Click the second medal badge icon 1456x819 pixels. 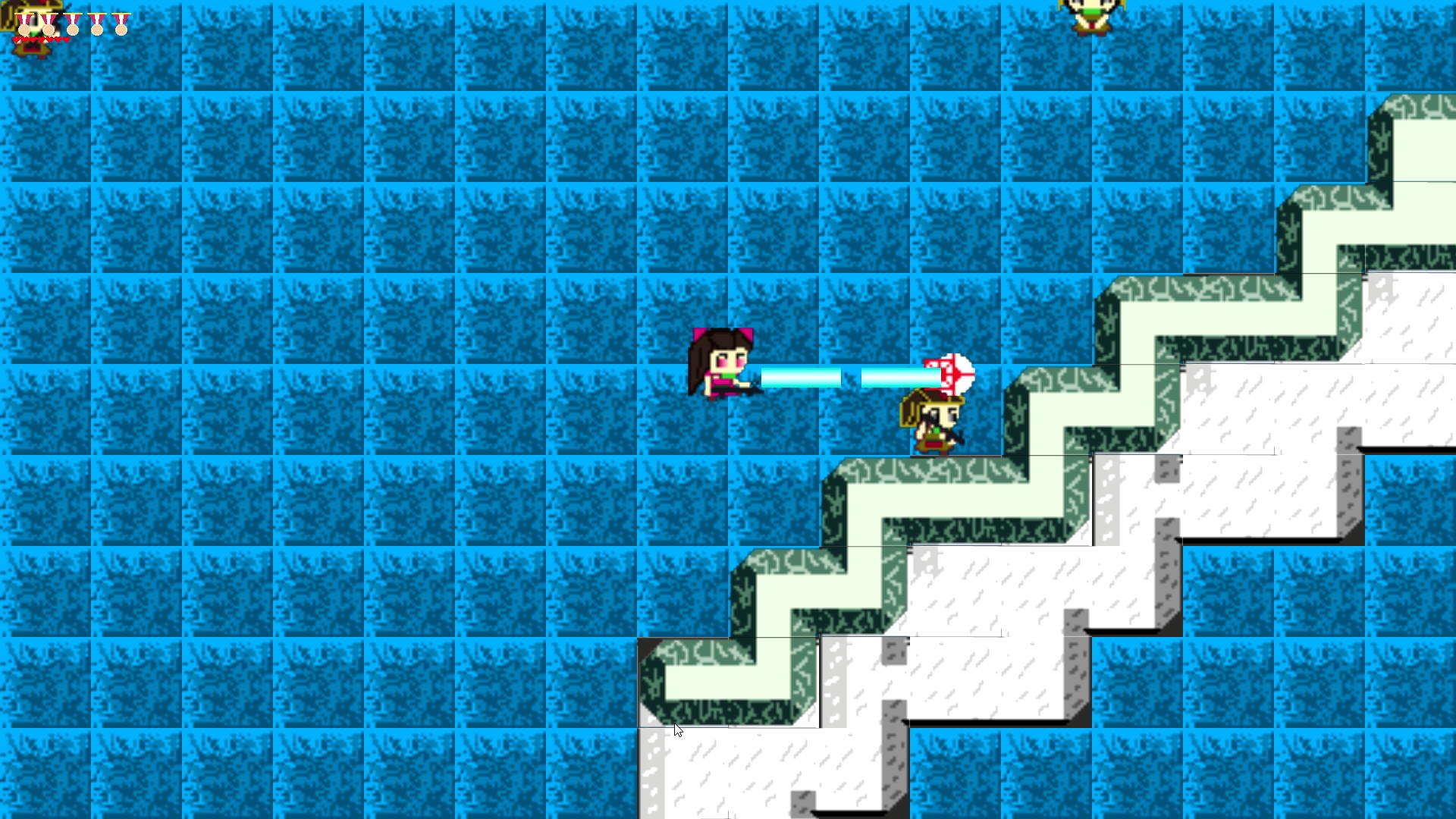[x=49, y=29]
